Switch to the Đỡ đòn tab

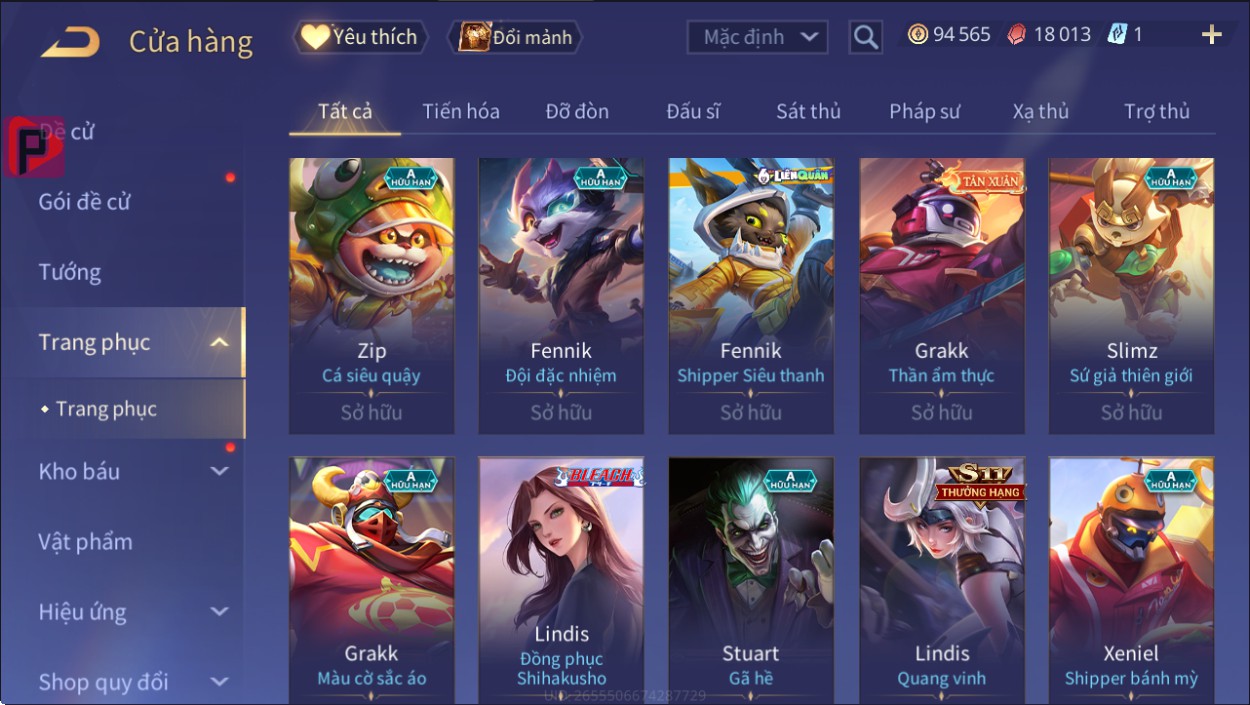[x=577, y=112]
